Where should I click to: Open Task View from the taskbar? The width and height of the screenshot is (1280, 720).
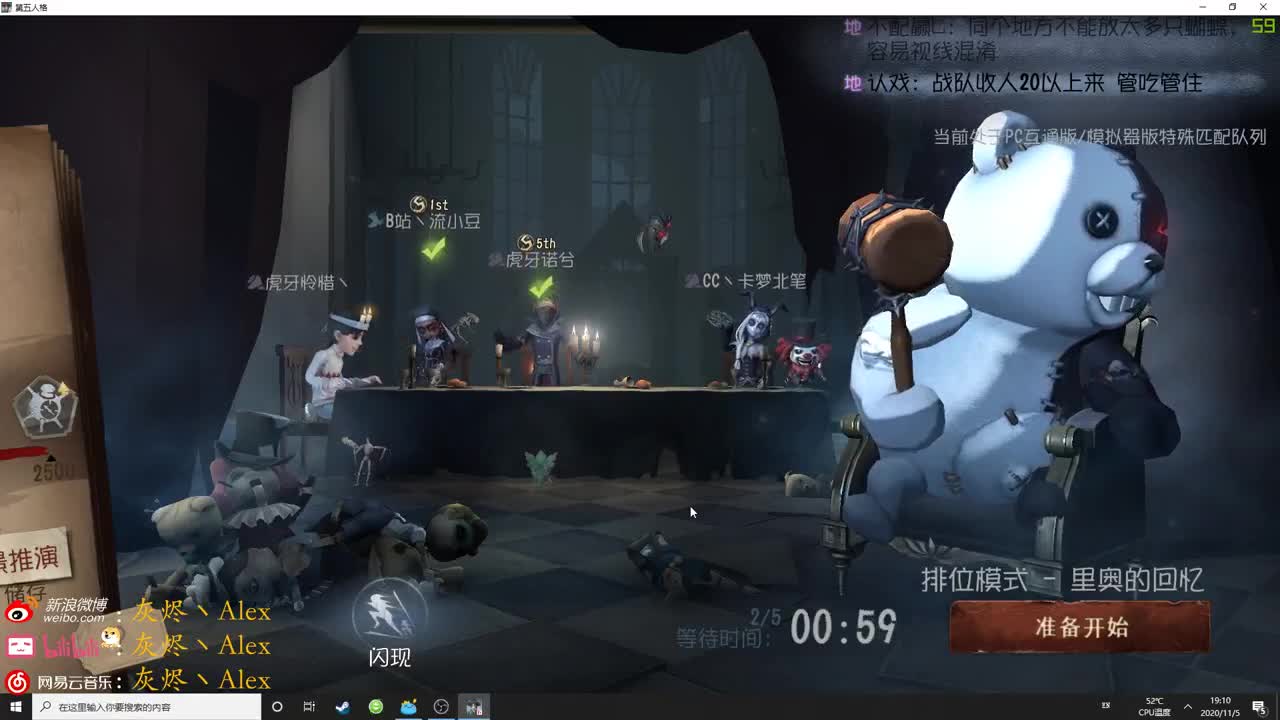[309, 706]
